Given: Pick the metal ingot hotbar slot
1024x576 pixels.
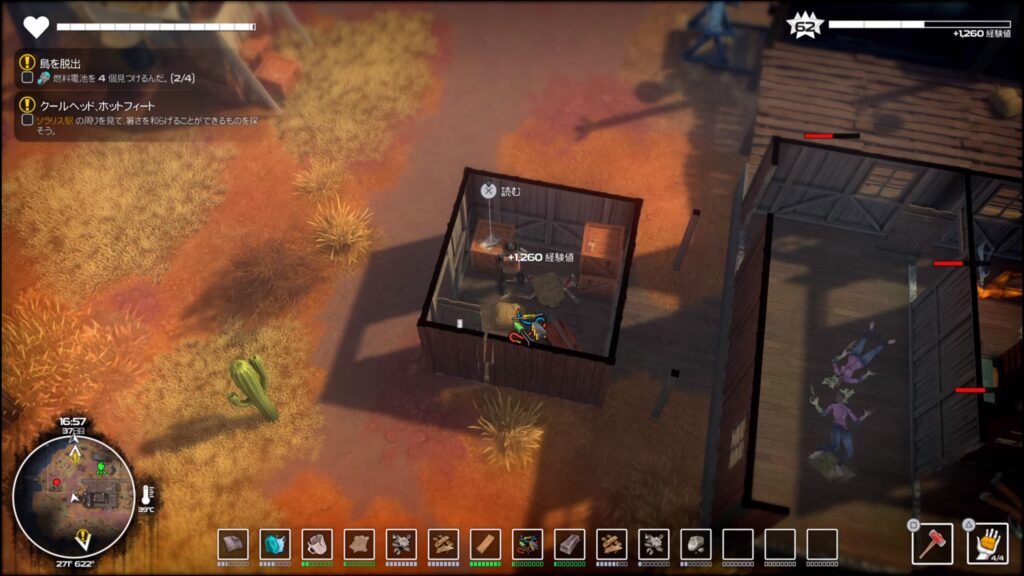Looking at the screenshot, I should tap(569, 544).
